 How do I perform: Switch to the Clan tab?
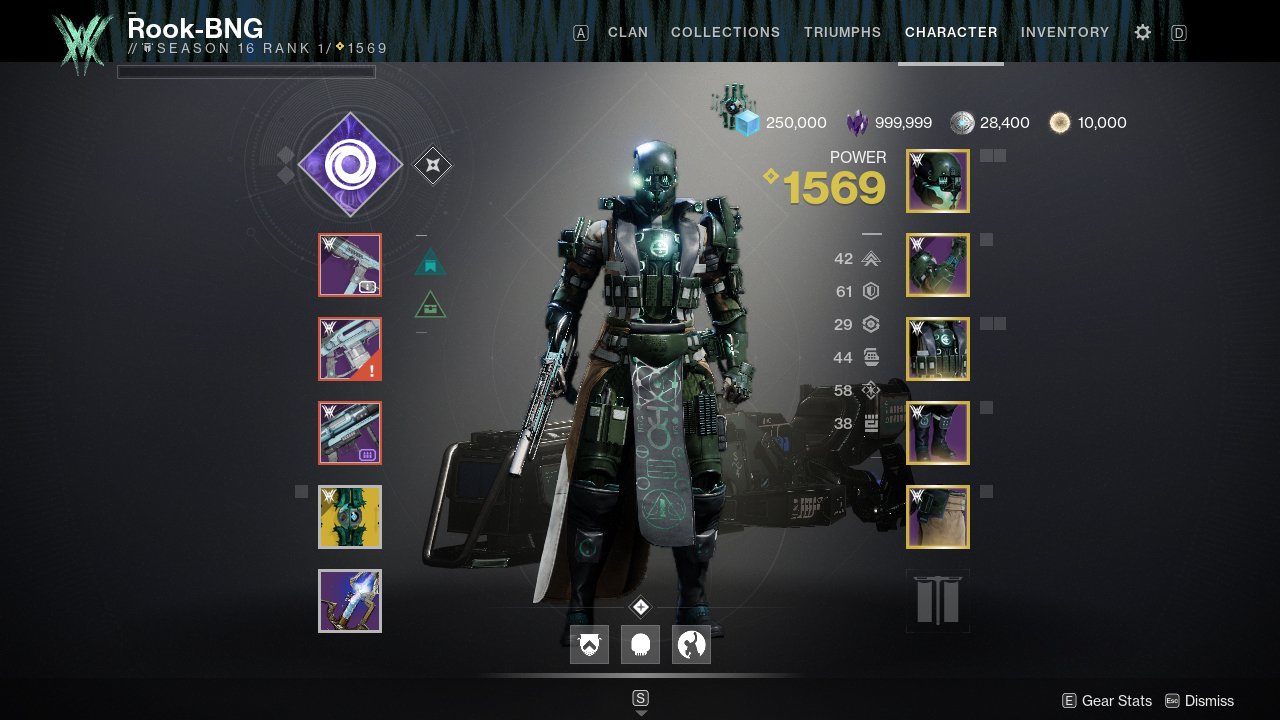pos(628,32)
